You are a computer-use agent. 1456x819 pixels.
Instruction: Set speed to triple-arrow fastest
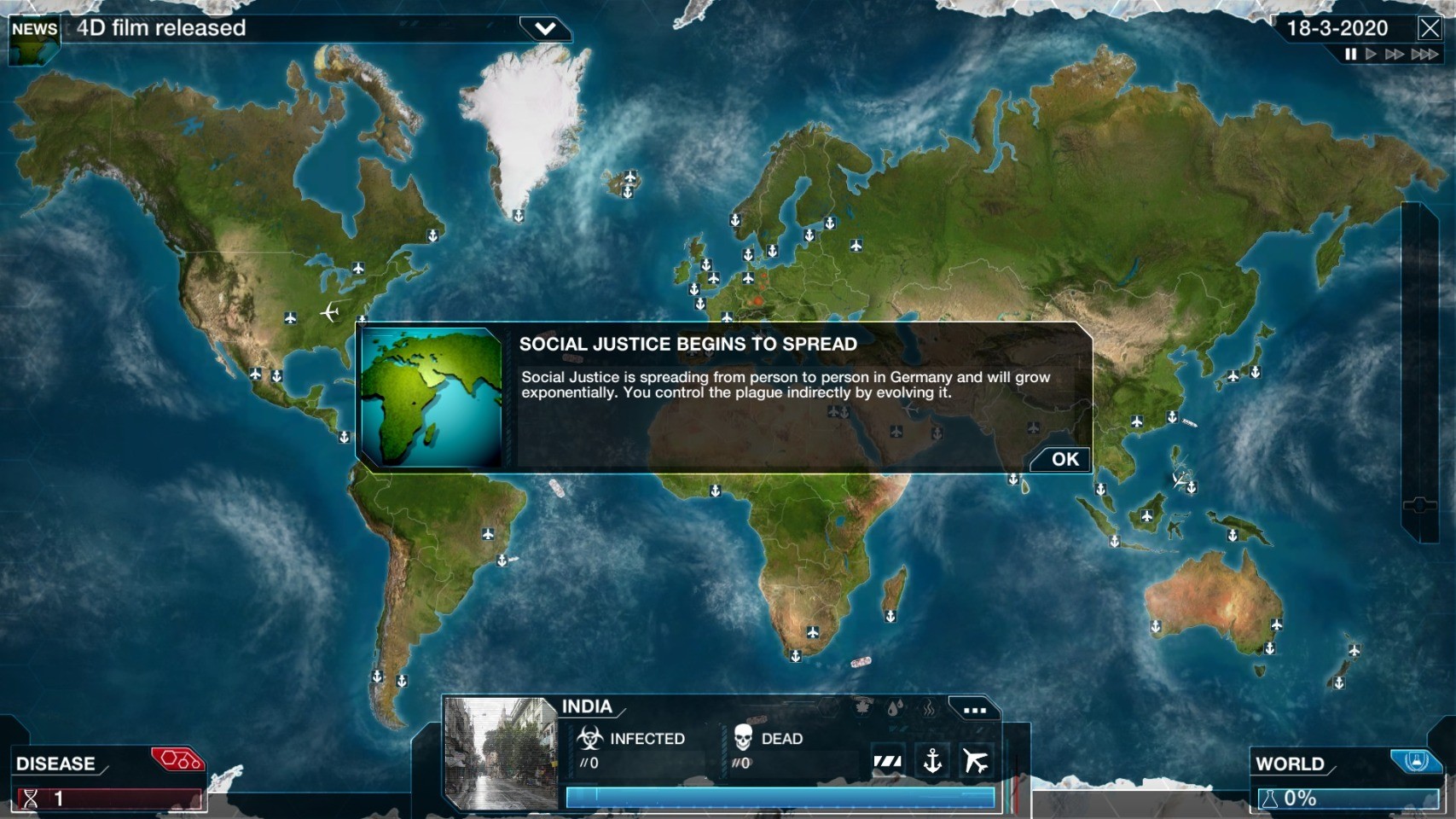click(x=1424, y=55)
